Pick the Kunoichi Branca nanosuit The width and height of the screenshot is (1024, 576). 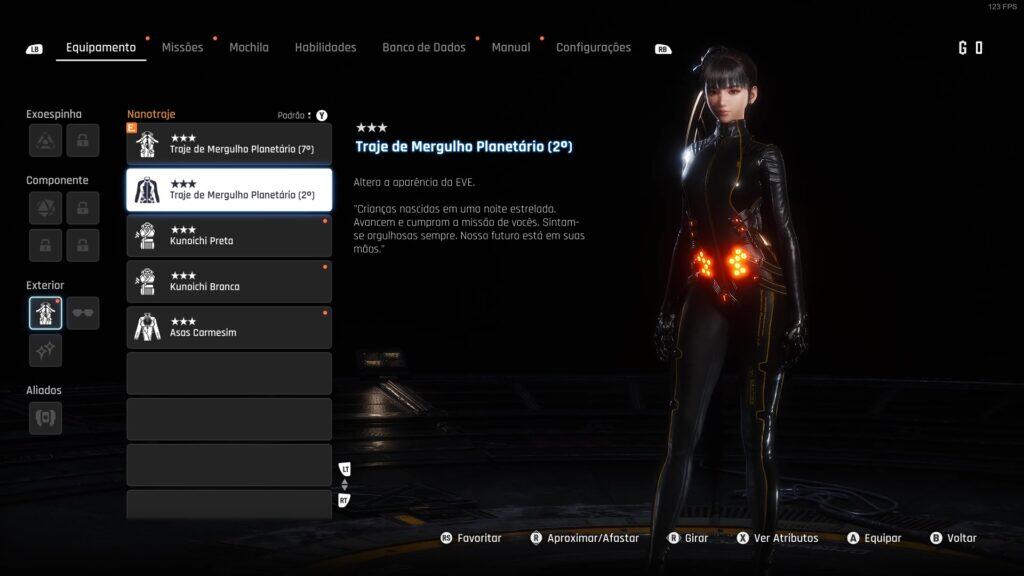[x=229, y=282]
